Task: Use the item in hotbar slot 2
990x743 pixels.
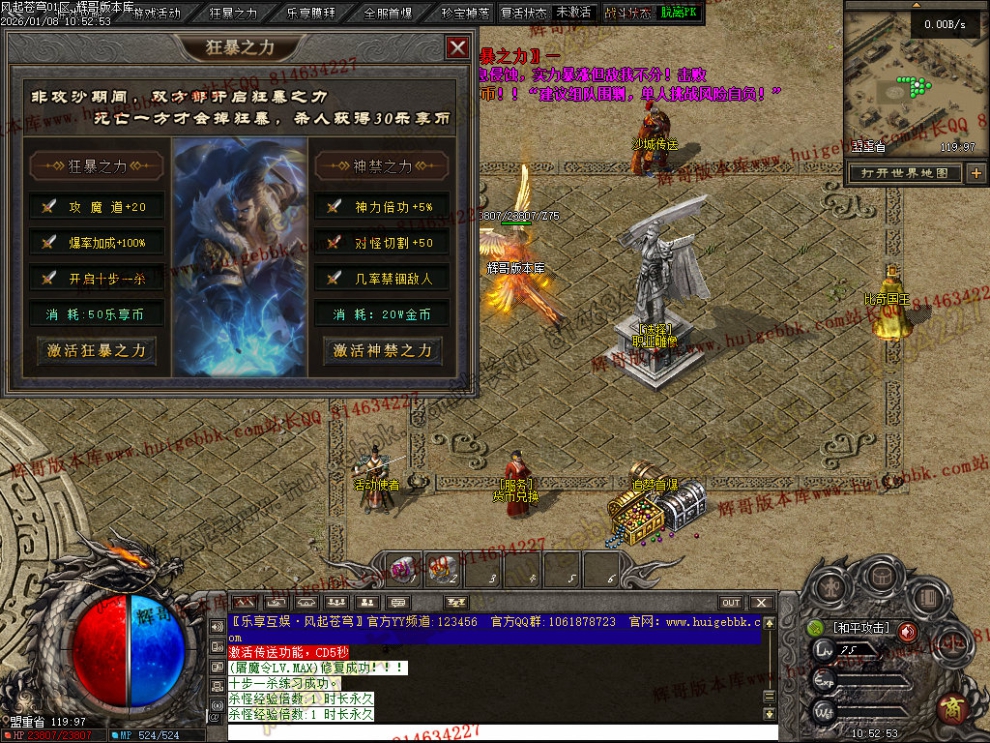Action: tap(441, 570)
